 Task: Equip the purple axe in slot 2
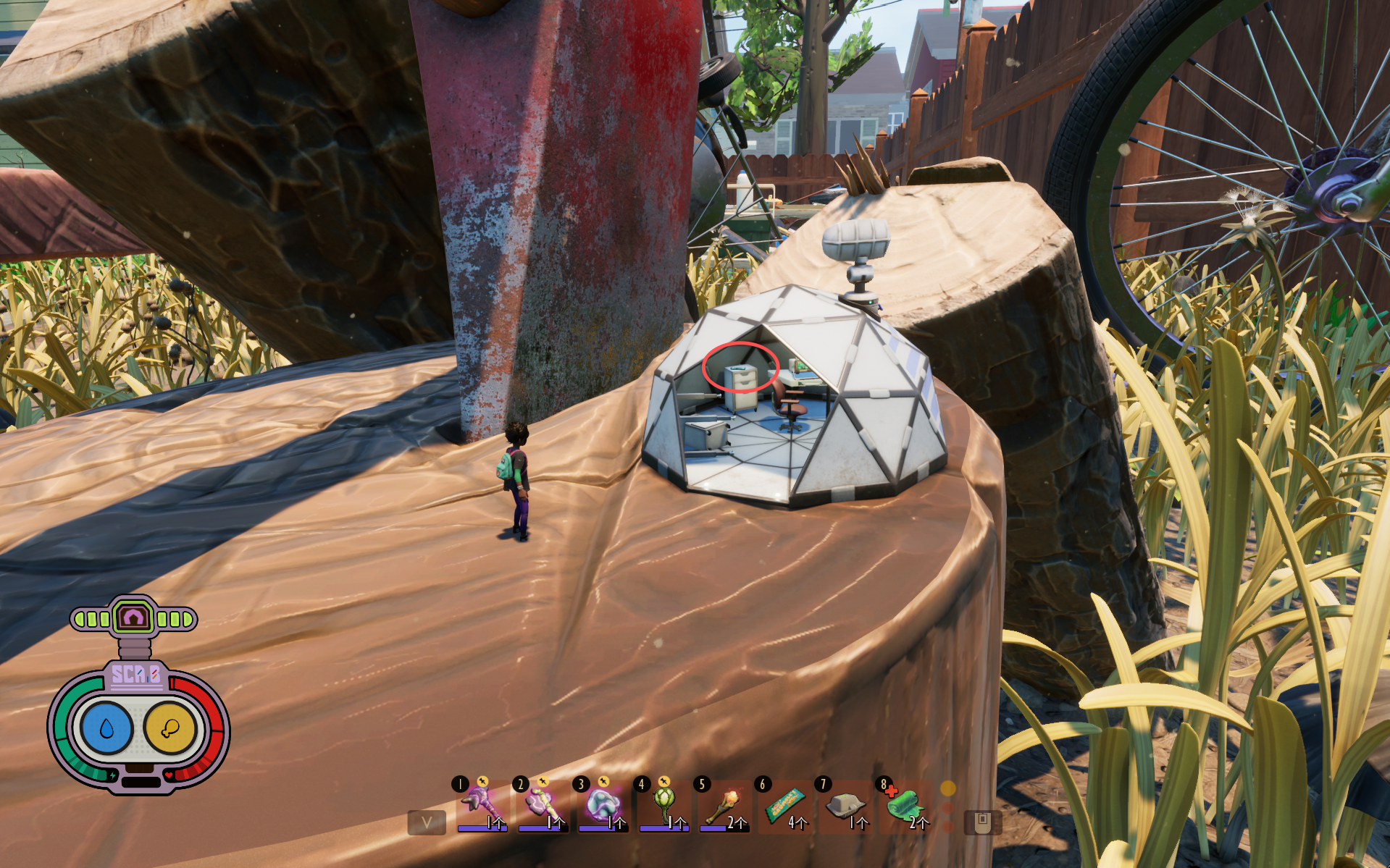point(542,805)
